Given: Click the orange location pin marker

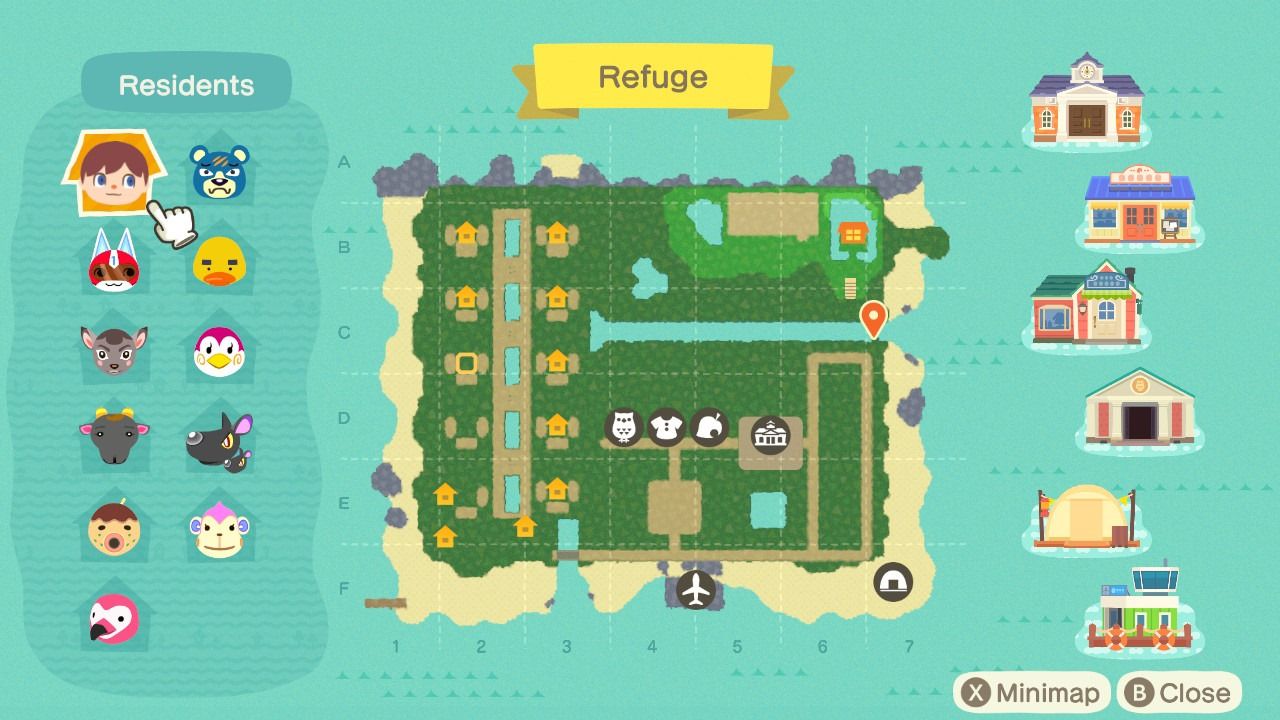Looking at the screenshot, I should (x=873, y=318).
